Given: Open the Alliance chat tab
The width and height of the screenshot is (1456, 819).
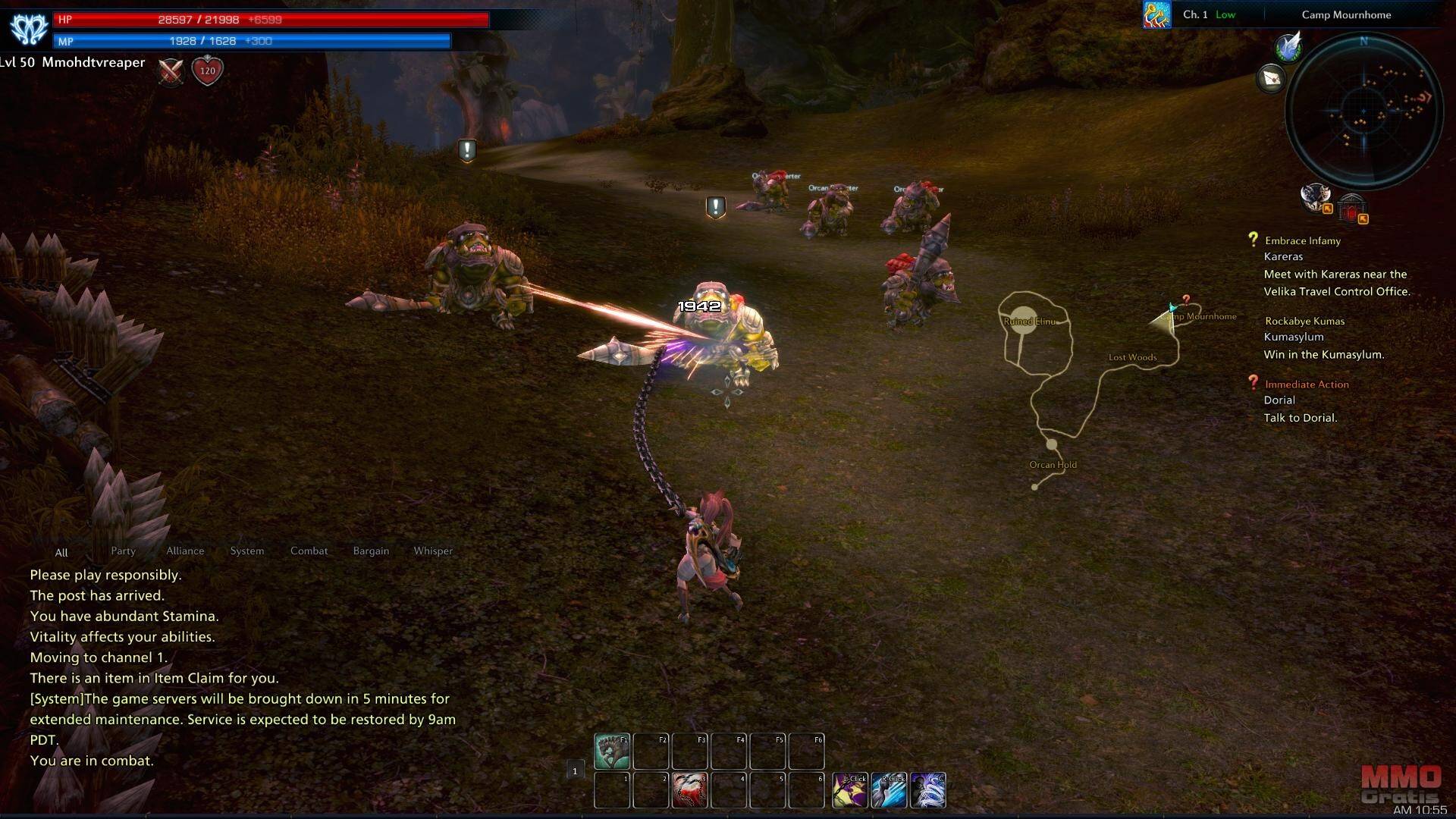Looking at the screenshot, I should click(x=185, y=551).
